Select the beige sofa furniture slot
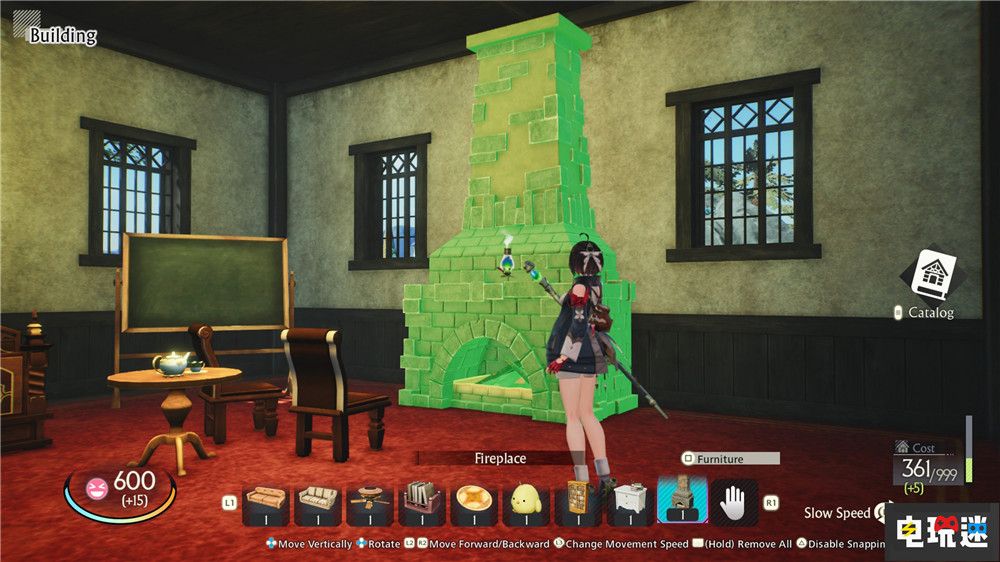 (318, 500)
